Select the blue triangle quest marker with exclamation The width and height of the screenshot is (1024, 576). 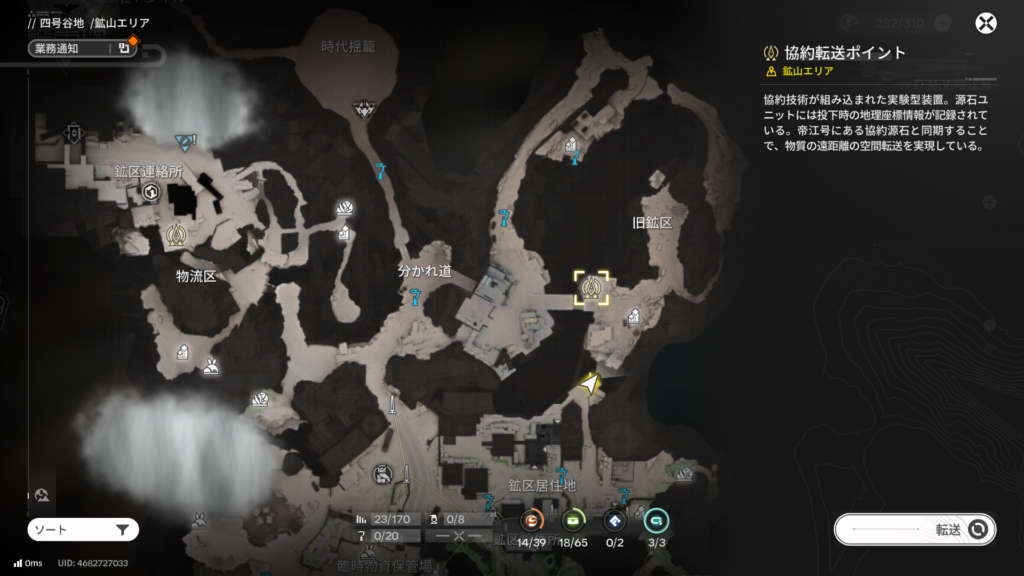(x=185, y=141)
